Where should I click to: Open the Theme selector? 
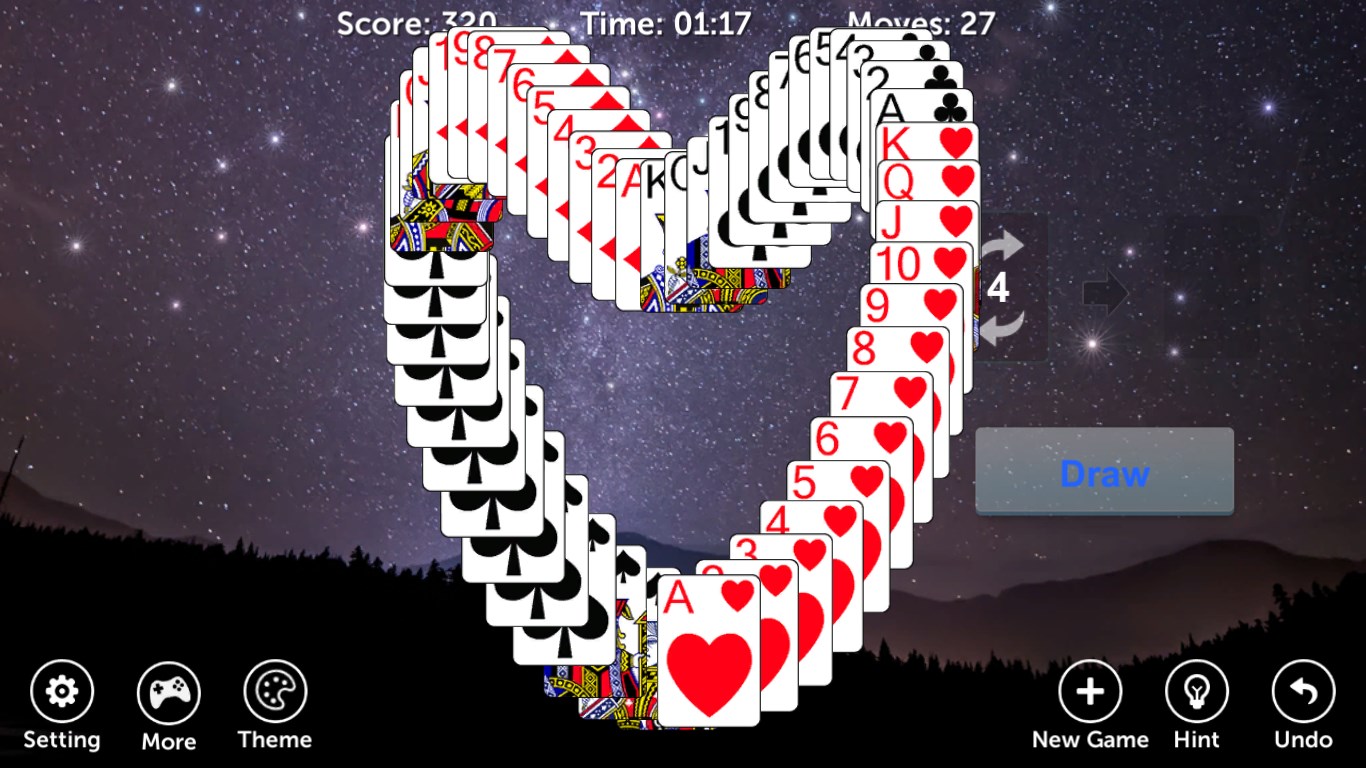tap(274, 689)
